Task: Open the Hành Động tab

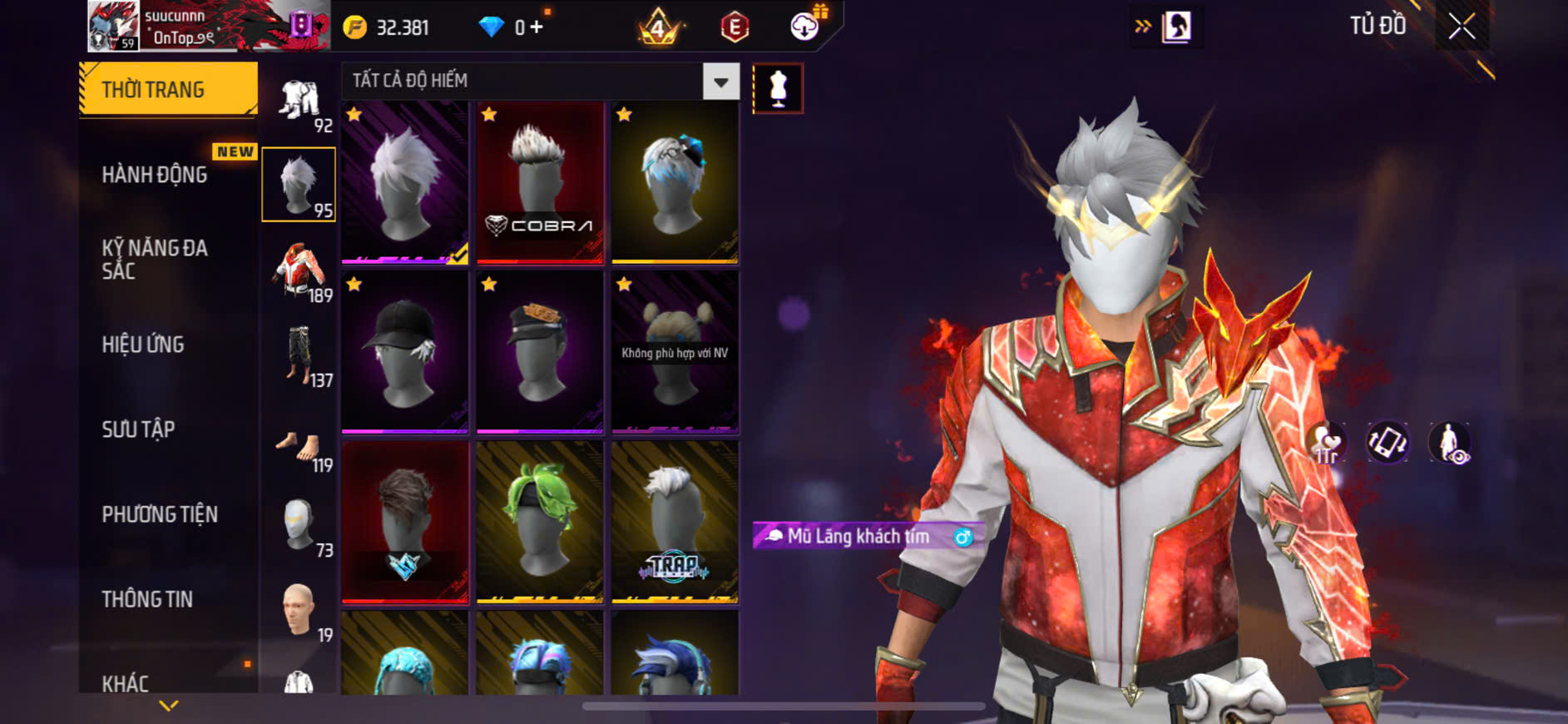Action: point(155,175)
